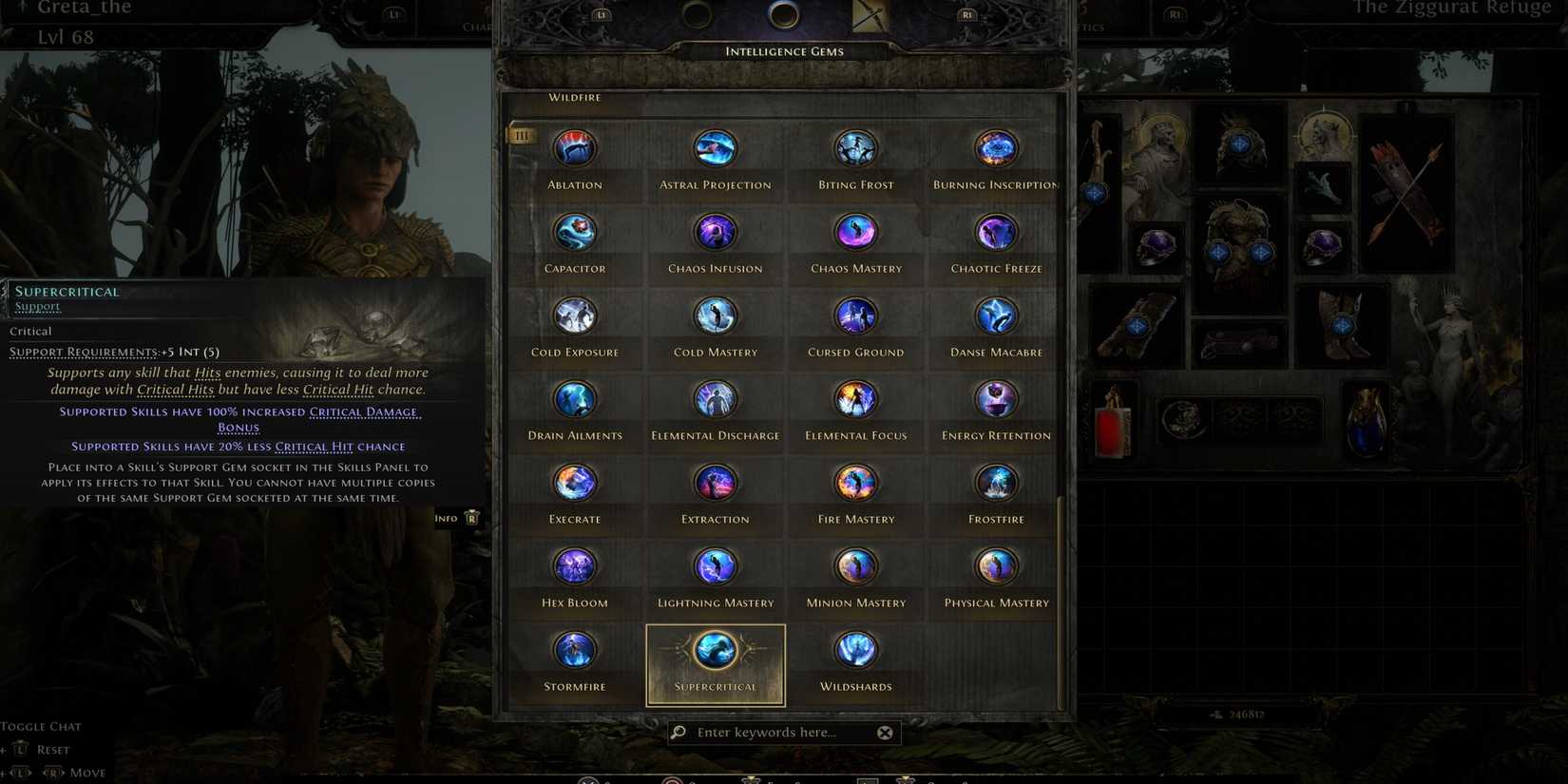Click the Cursed Ground gem icon
The width and height of the screenshot is (1568, 784).
click(x=854, y=316)
